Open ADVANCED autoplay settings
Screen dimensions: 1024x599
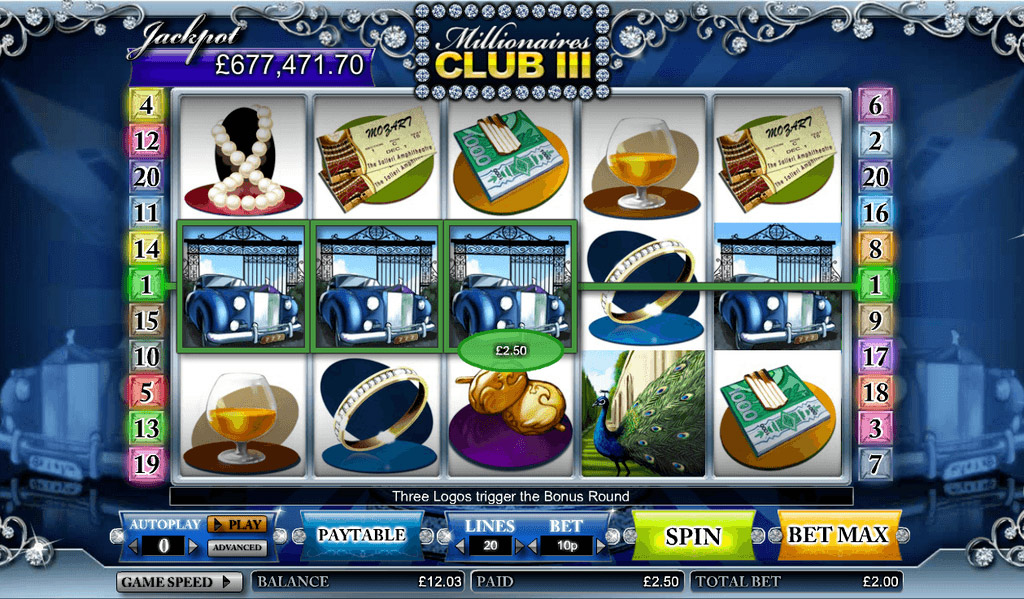(x=237, y=547)
